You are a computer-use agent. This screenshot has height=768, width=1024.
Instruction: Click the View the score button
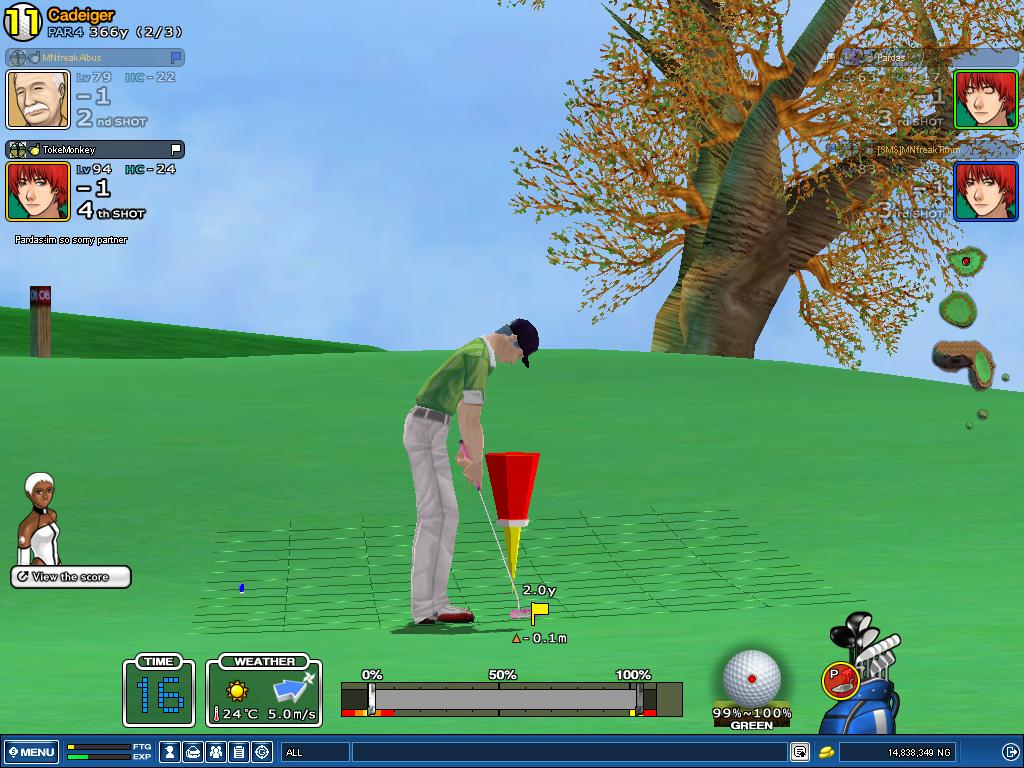pos(71,577)
